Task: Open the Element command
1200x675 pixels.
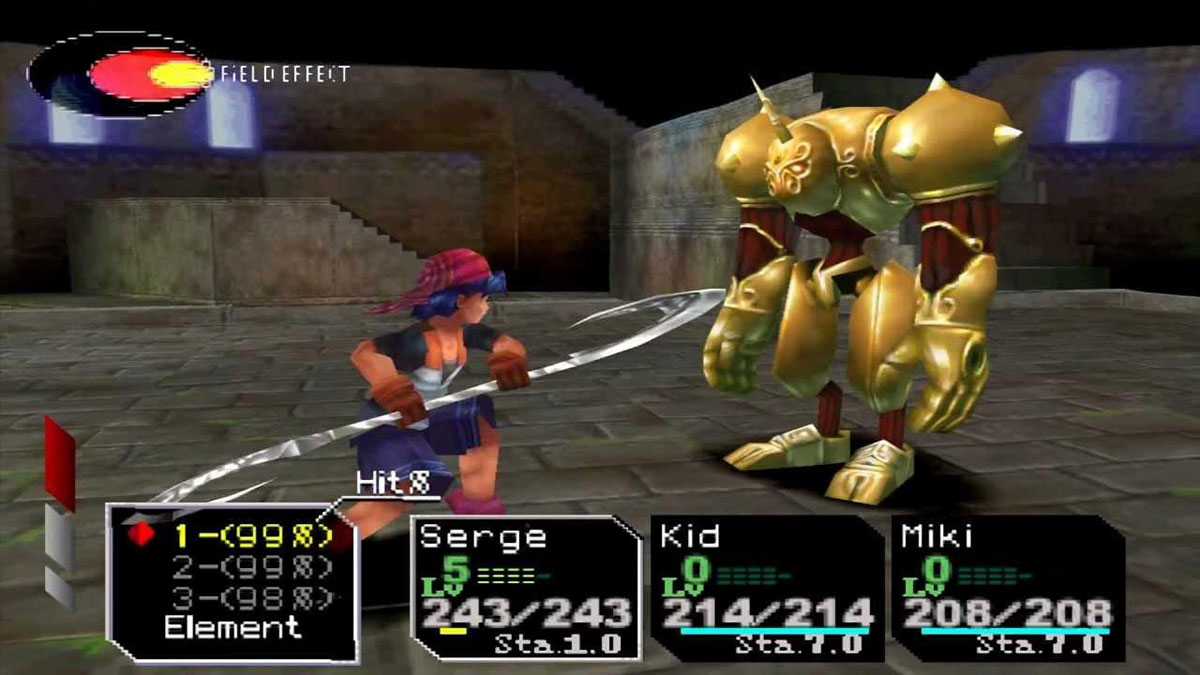Action: 232,629
